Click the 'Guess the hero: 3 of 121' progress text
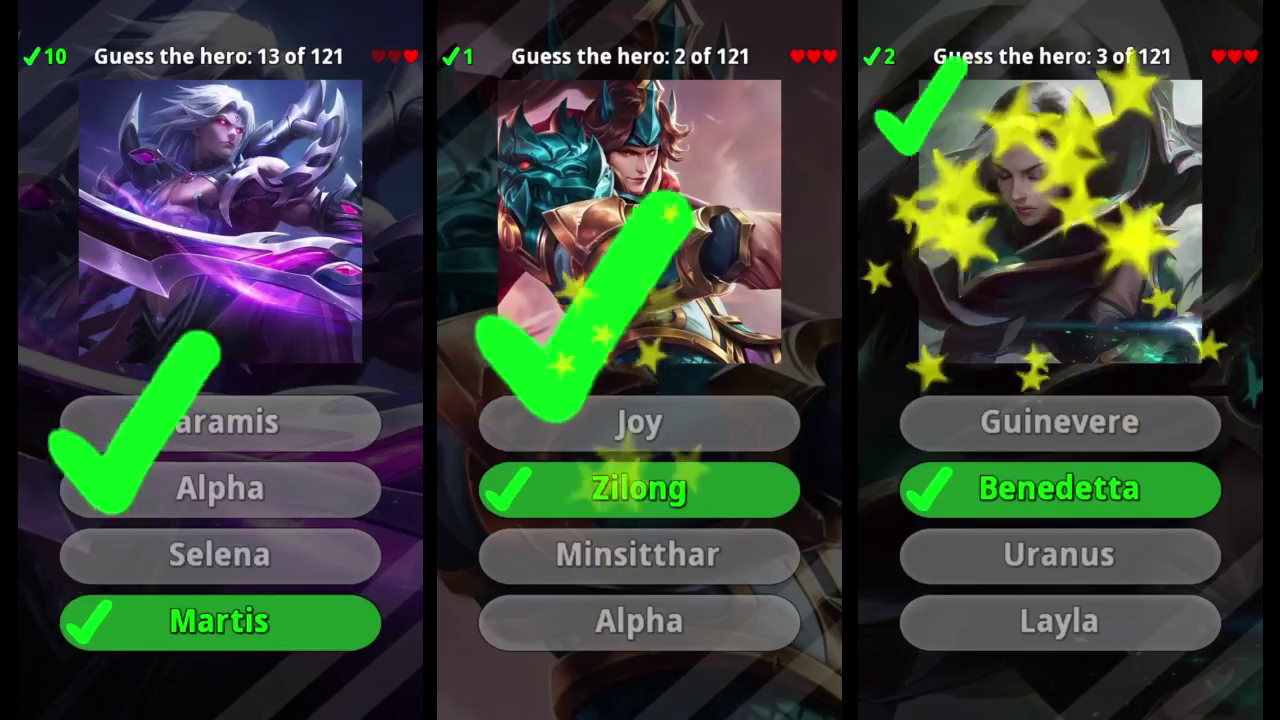The width and height of the screenshot is (1280, 720). (1052, 57)
